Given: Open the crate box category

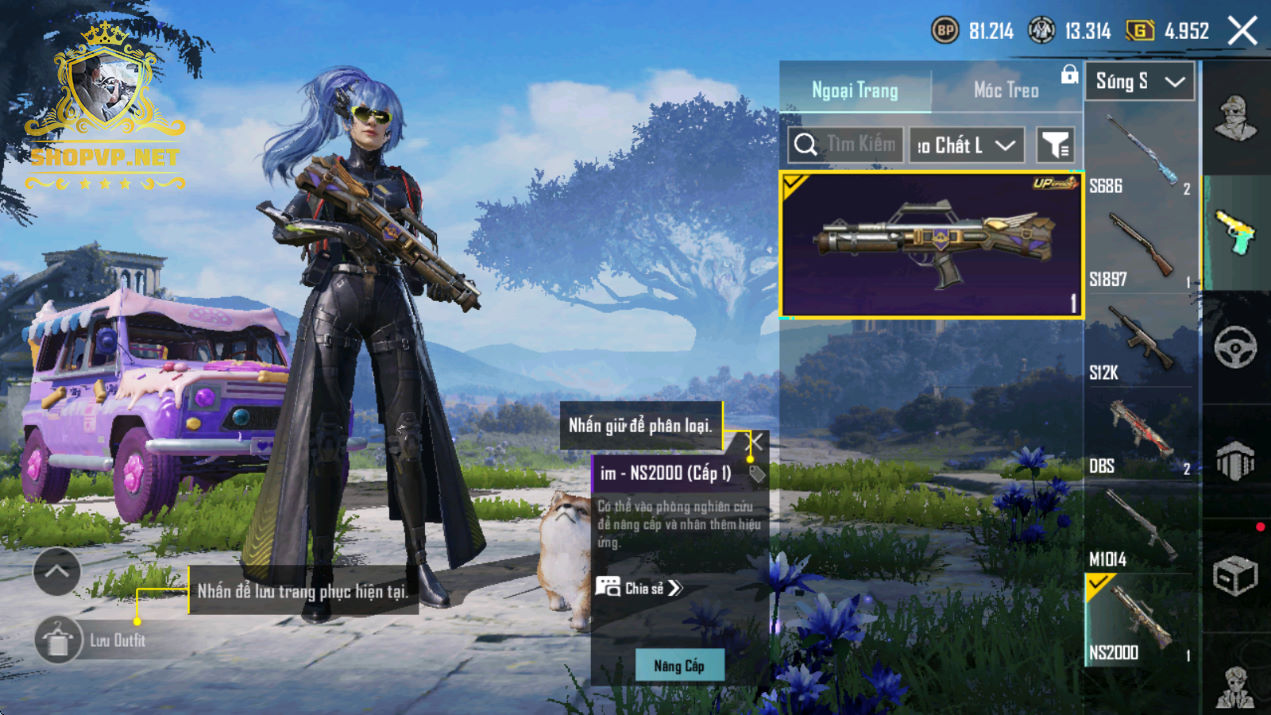Looking at the screenshot, I should coord(1236,576).
